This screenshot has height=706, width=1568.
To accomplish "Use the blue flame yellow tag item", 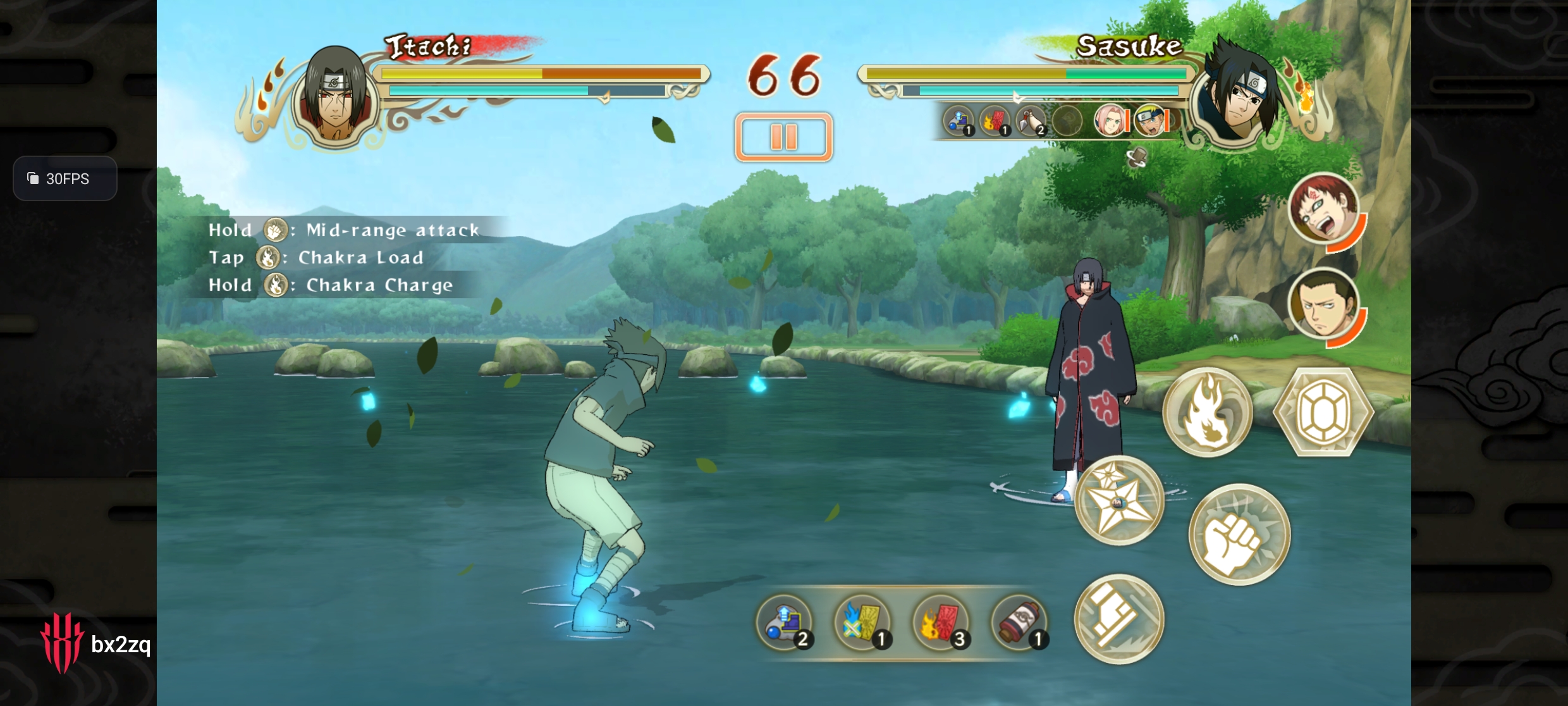I will (x=863, y=622).
